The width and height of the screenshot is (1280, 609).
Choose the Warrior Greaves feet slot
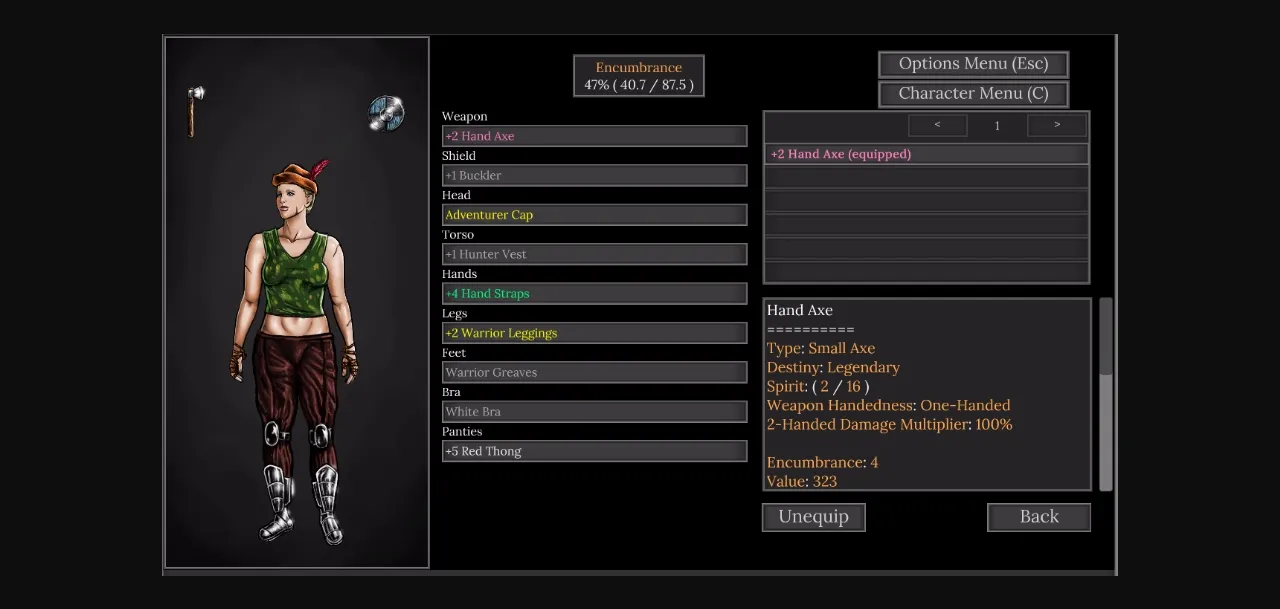(594, 373)
